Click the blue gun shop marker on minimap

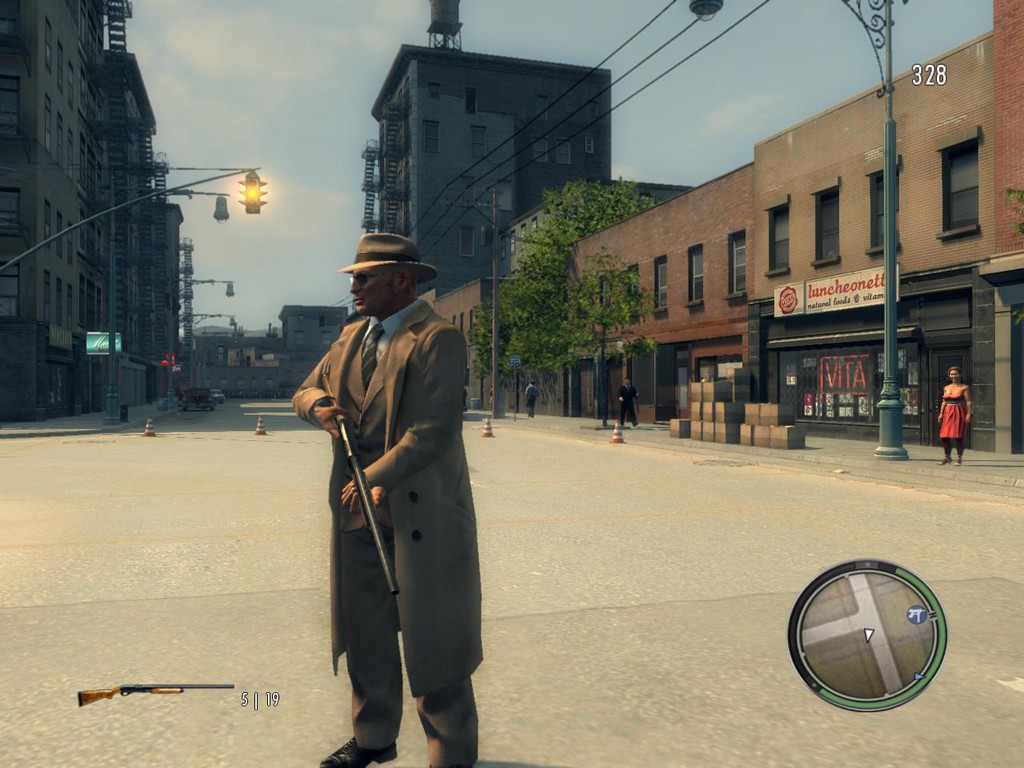tap(916, 615)
